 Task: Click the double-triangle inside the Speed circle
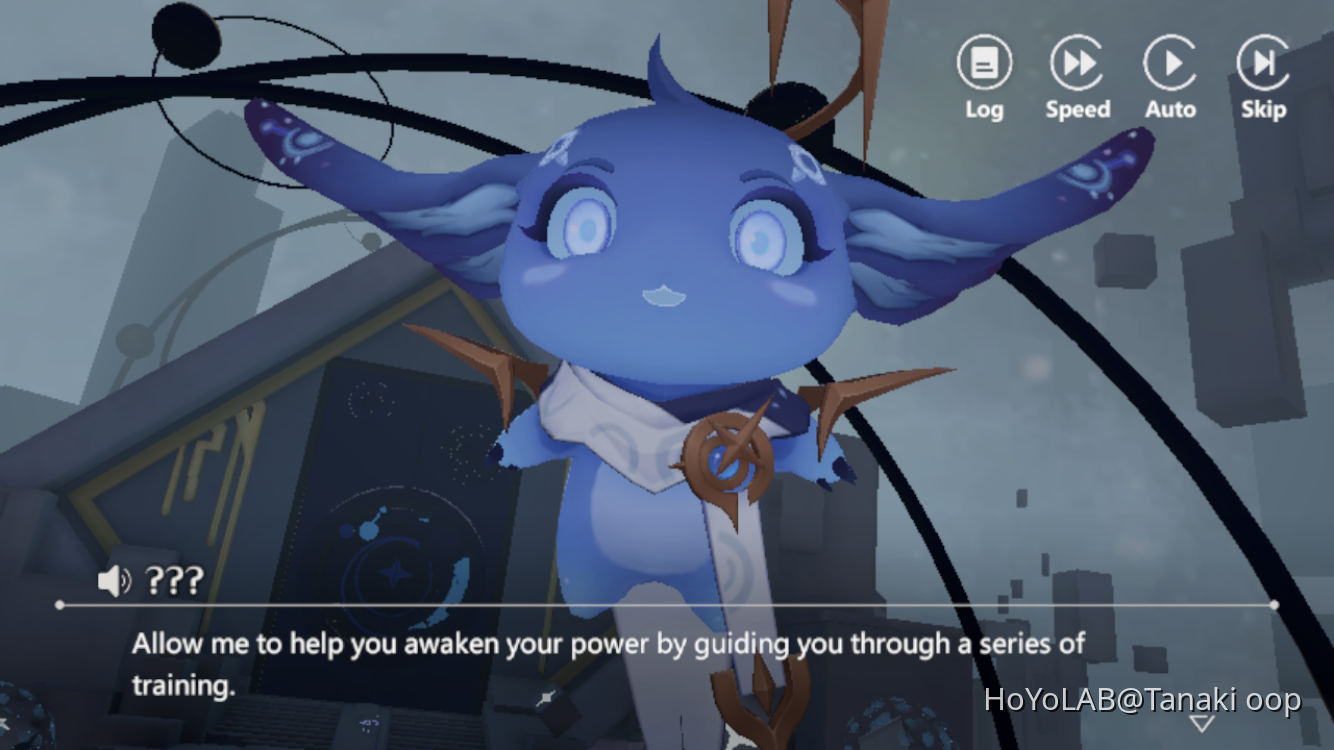tap(1077, 62)
